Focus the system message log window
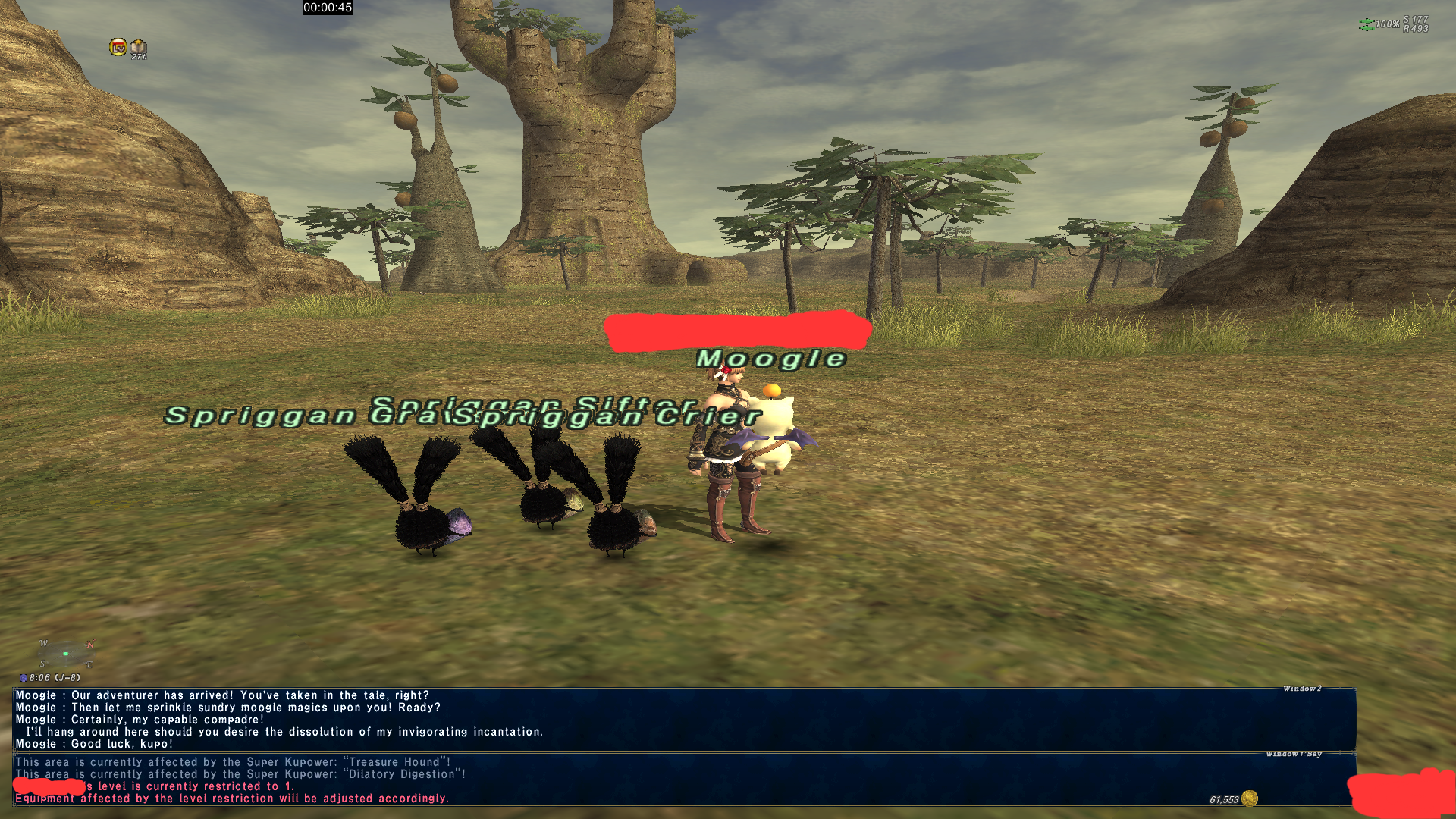The image size is (1456, 819). click(682, 780)
